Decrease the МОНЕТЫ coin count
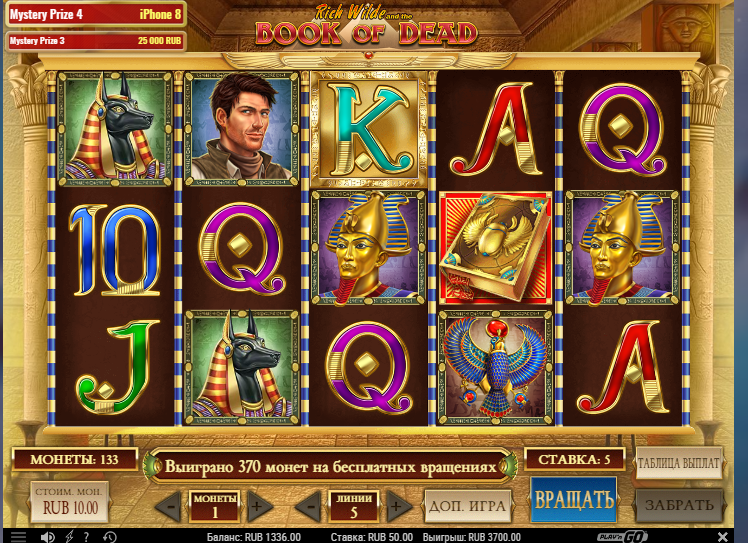The image size is (748, 543). coord(168,505)
